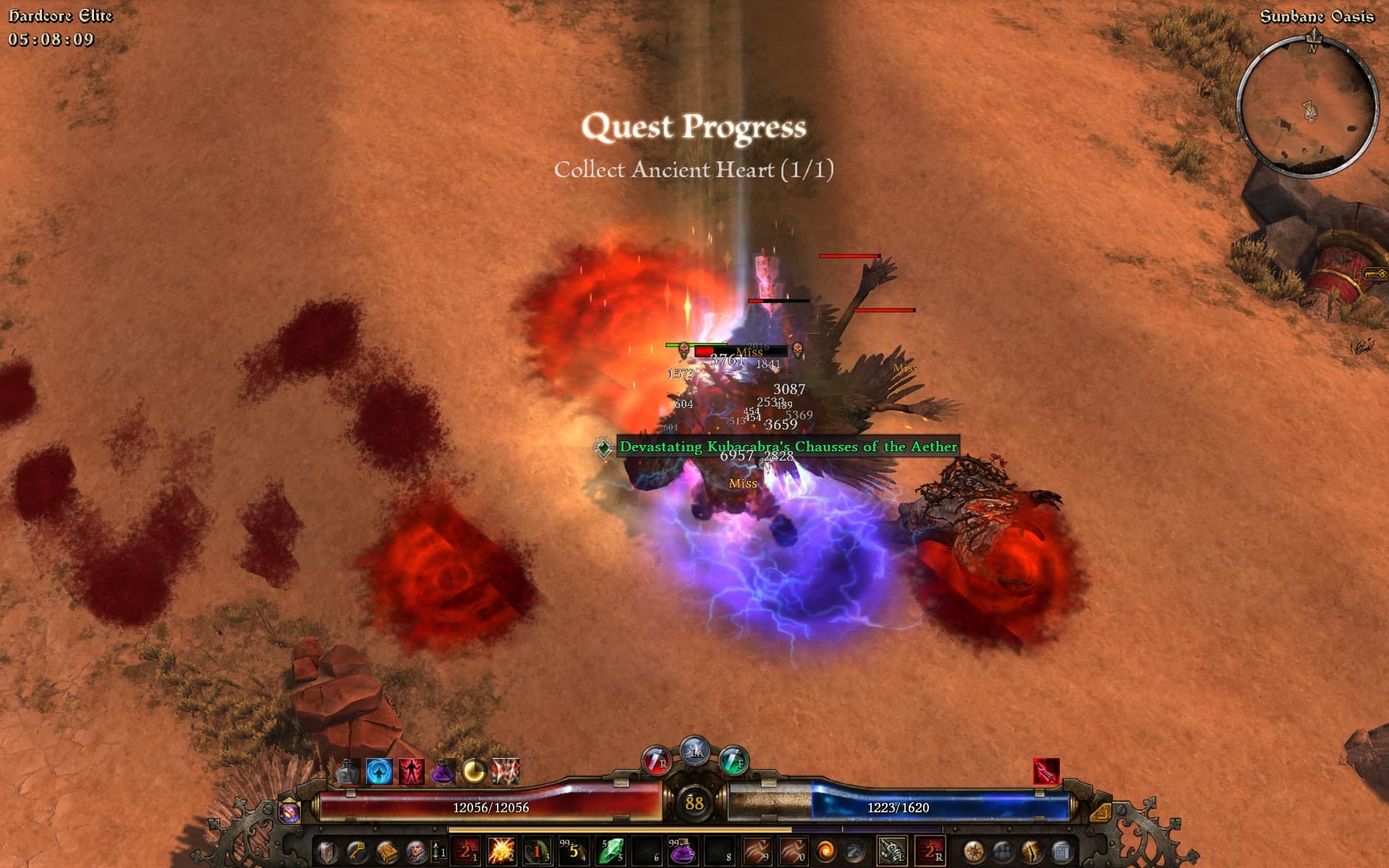
Task: Click the character portrait icon
Action: (x=416, y=851)
